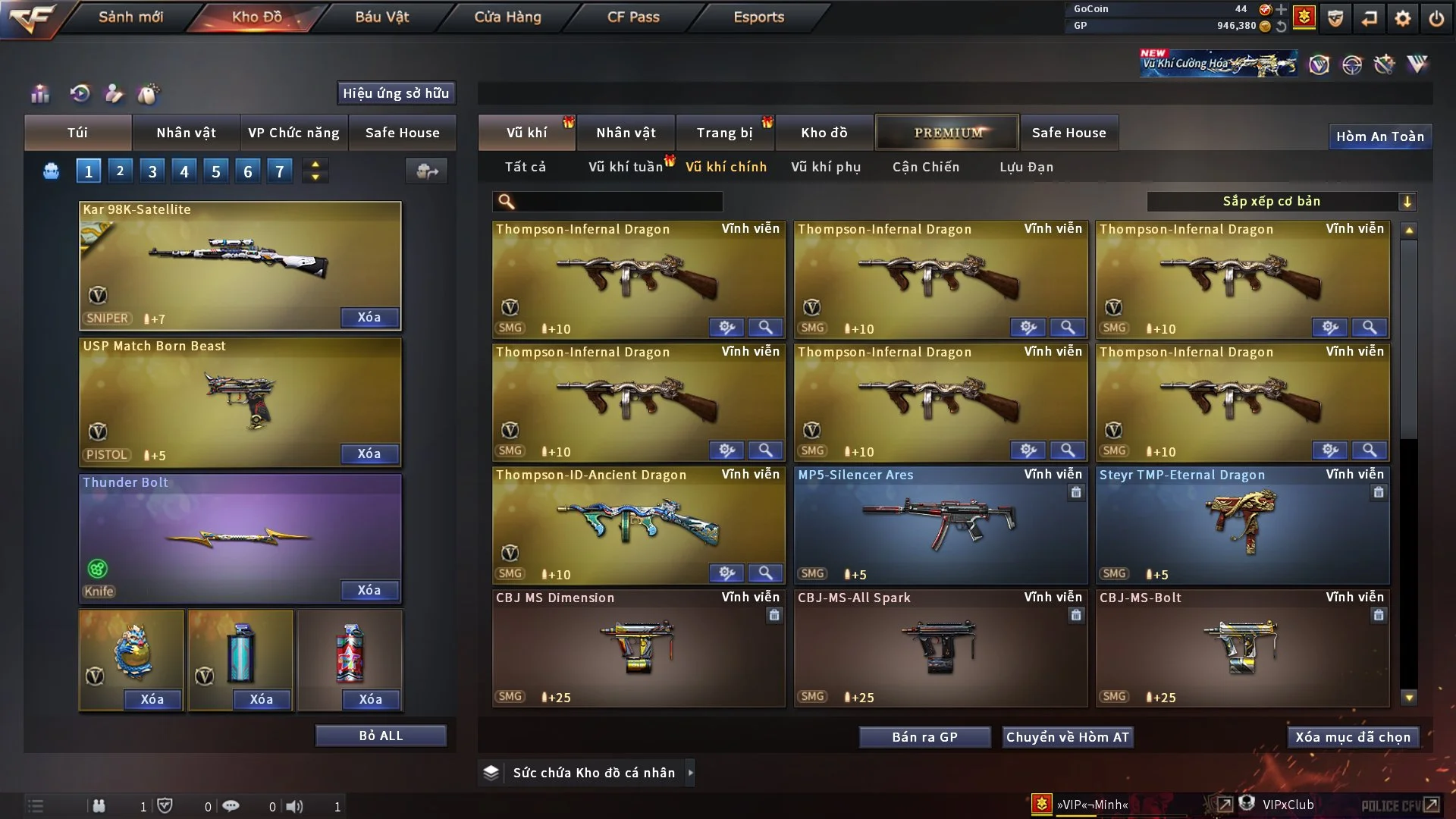Show Cận Chiến melee weapons

click(x=925, y=167)
